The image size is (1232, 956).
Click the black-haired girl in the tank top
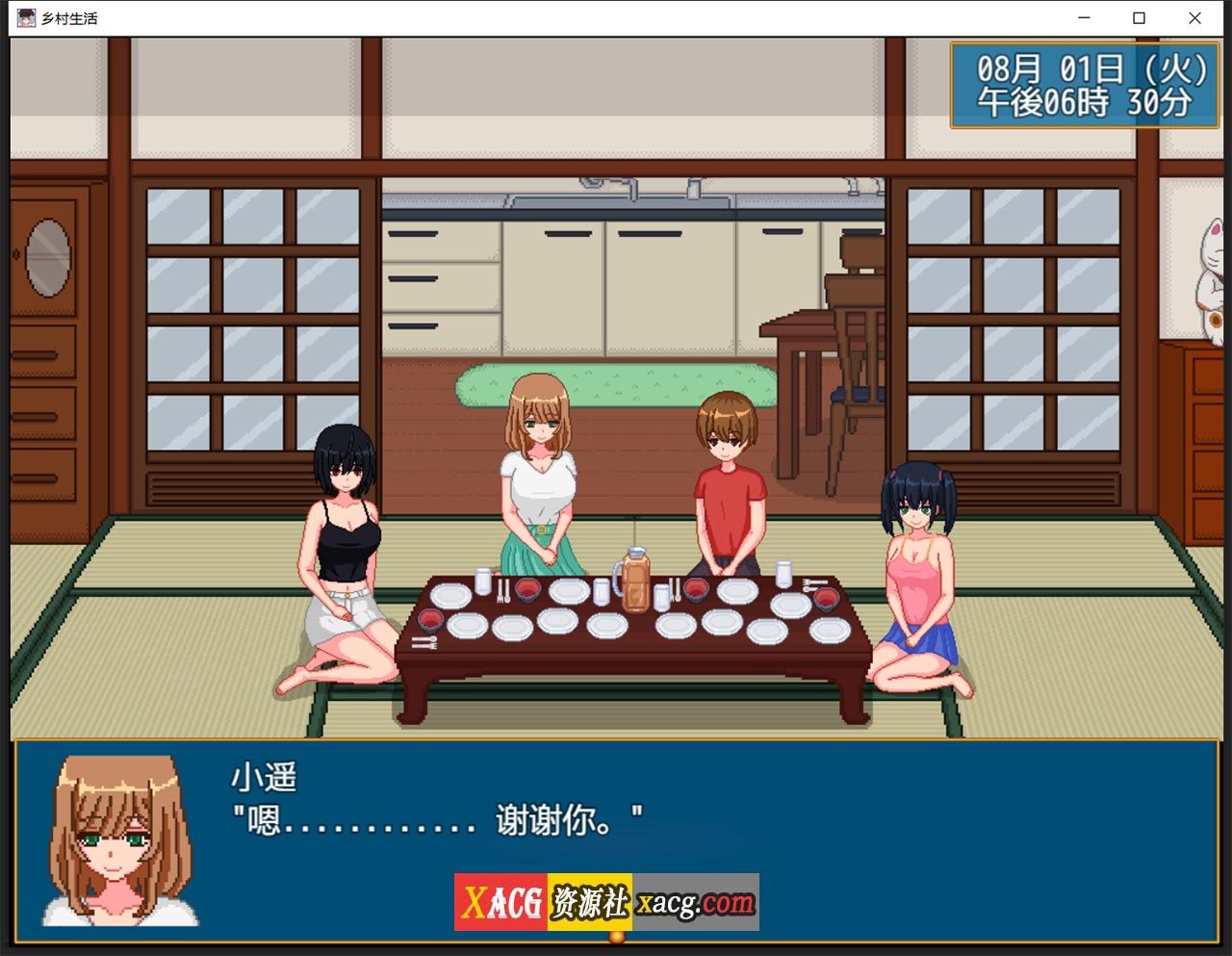click(x=346, y=539)
